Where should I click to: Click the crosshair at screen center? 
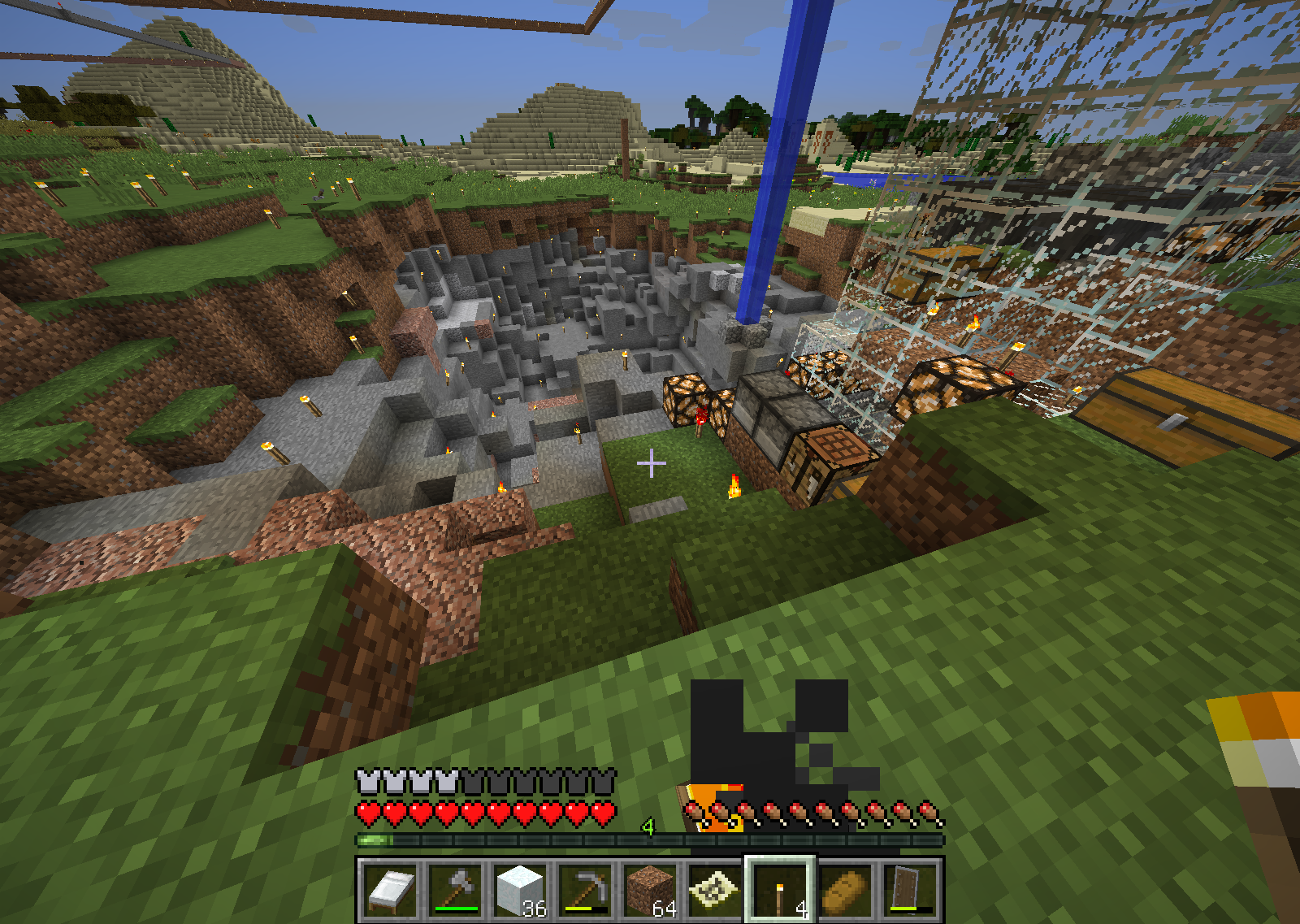[x=650, y=463]
